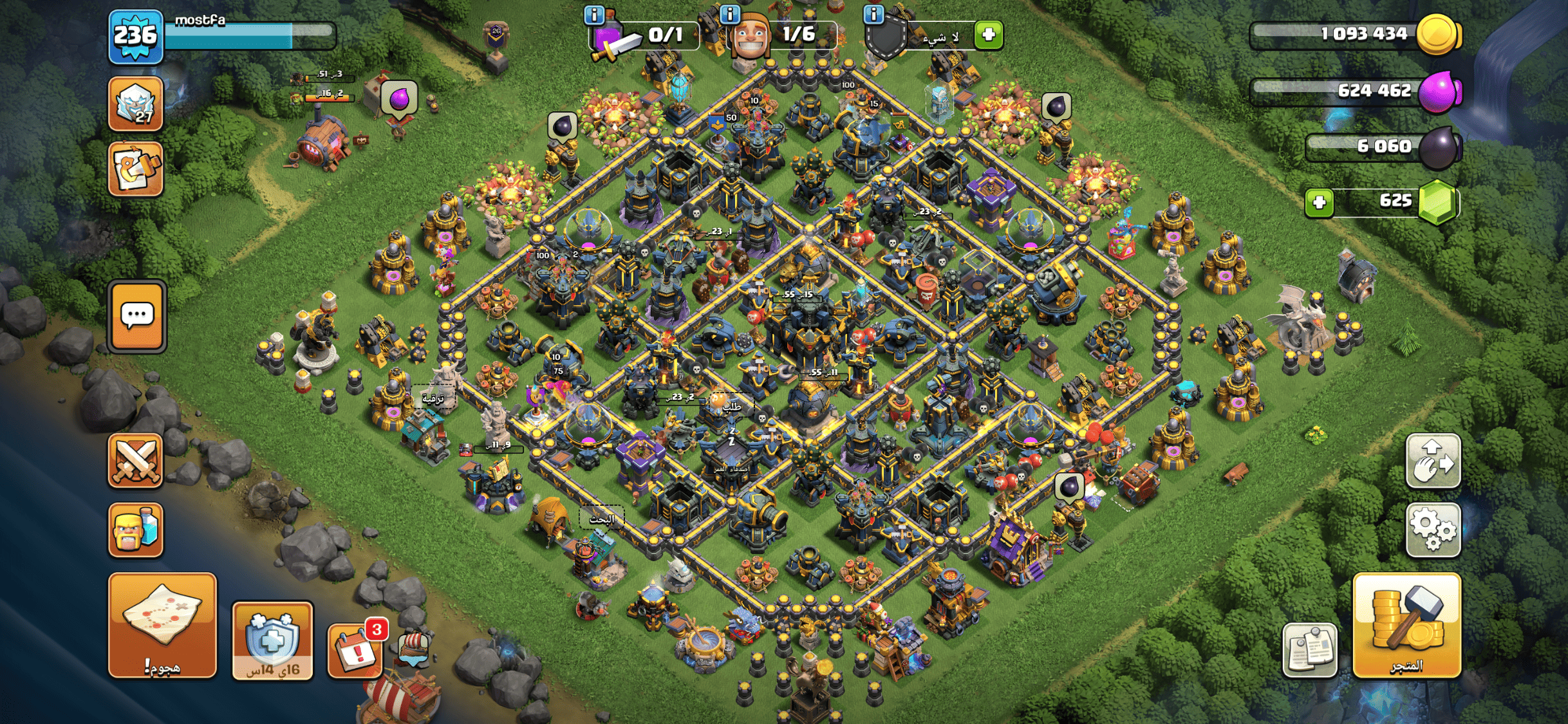Open the chat speech bubble panel
The width and height of the screenshot is (1568, 724).
coord(137,316)
